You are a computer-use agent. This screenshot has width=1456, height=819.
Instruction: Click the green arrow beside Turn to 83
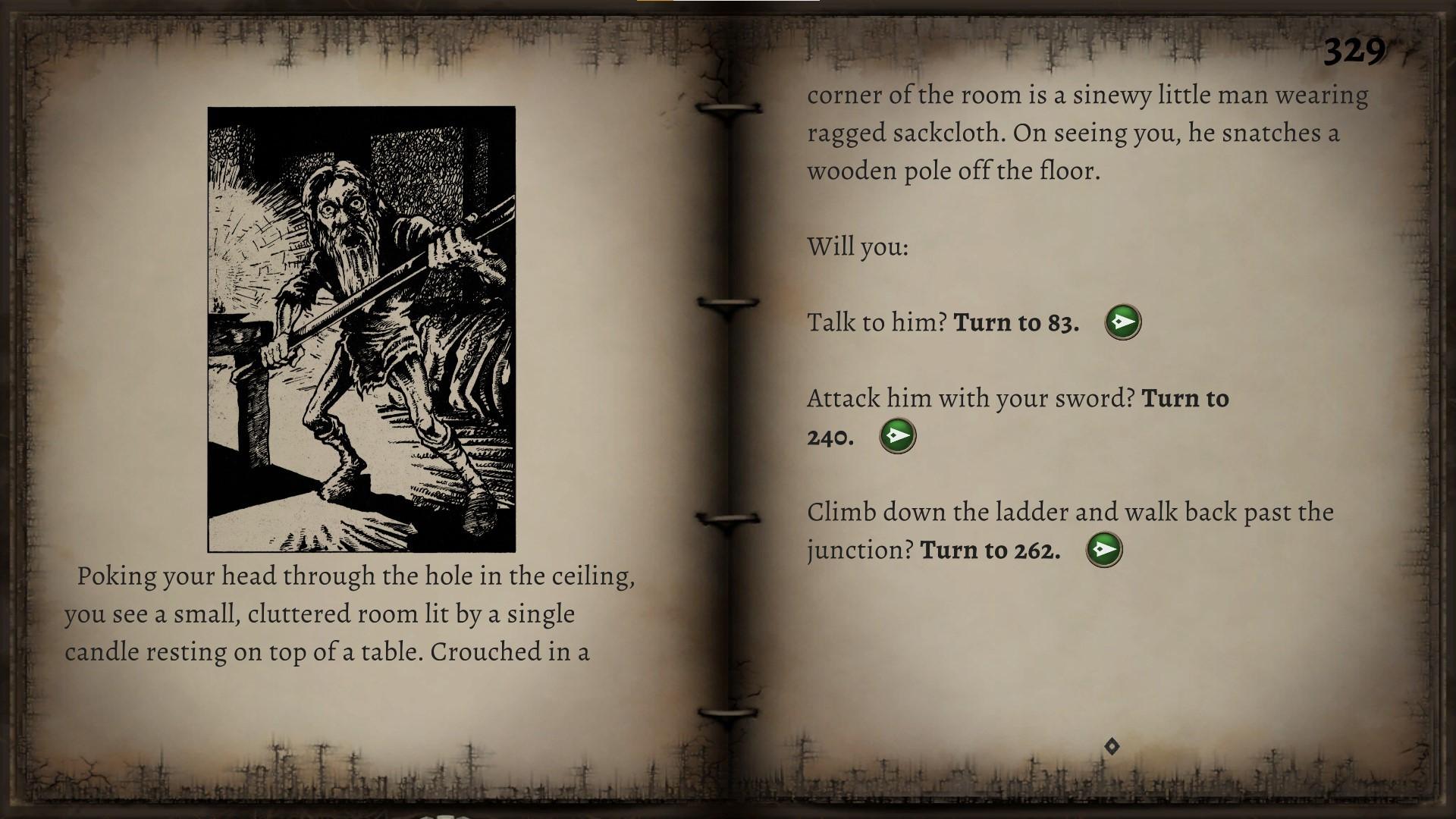click(x=1122, y=321)
